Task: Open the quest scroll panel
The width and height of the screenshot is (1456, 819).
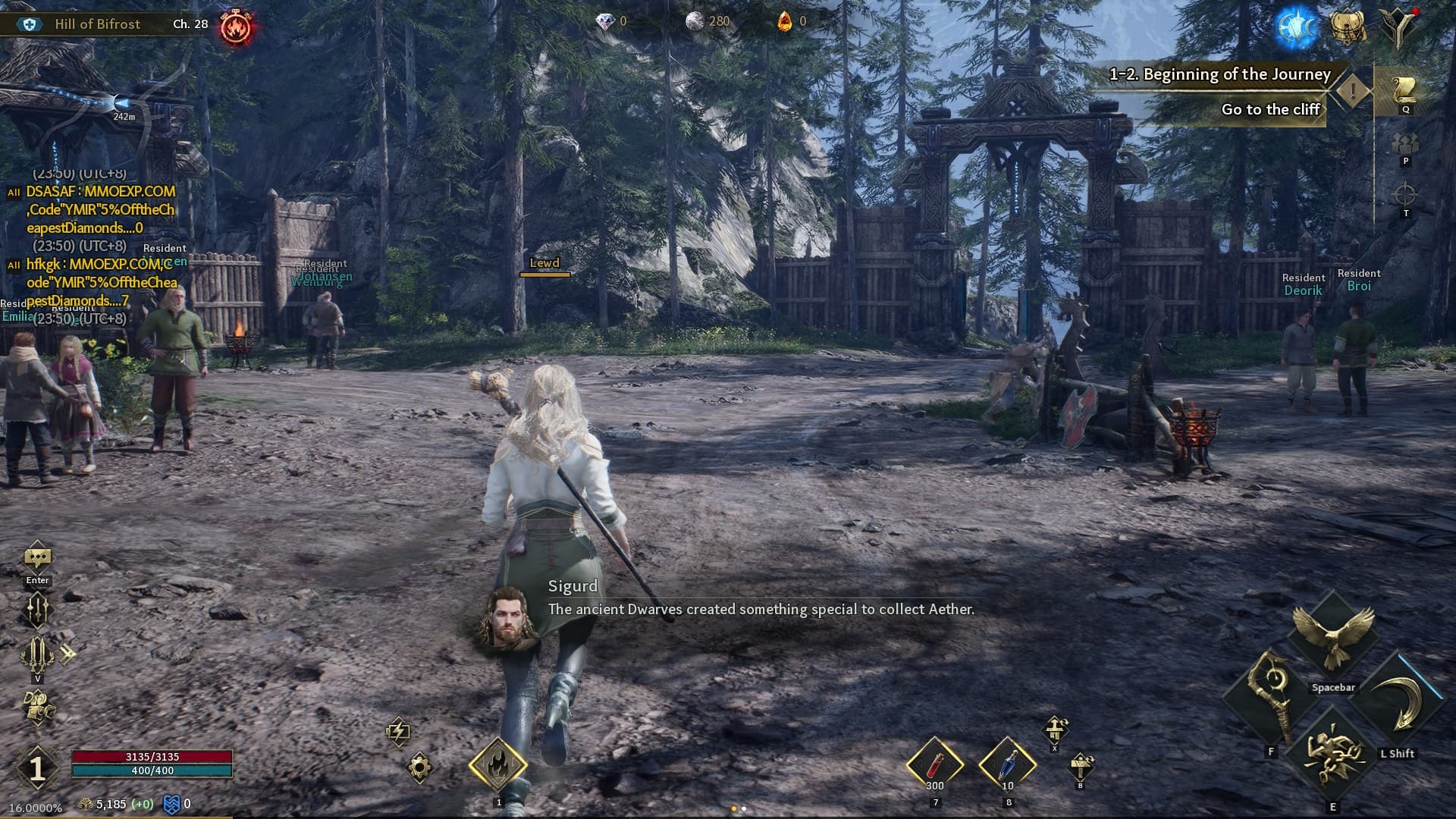Action: 1405,89
